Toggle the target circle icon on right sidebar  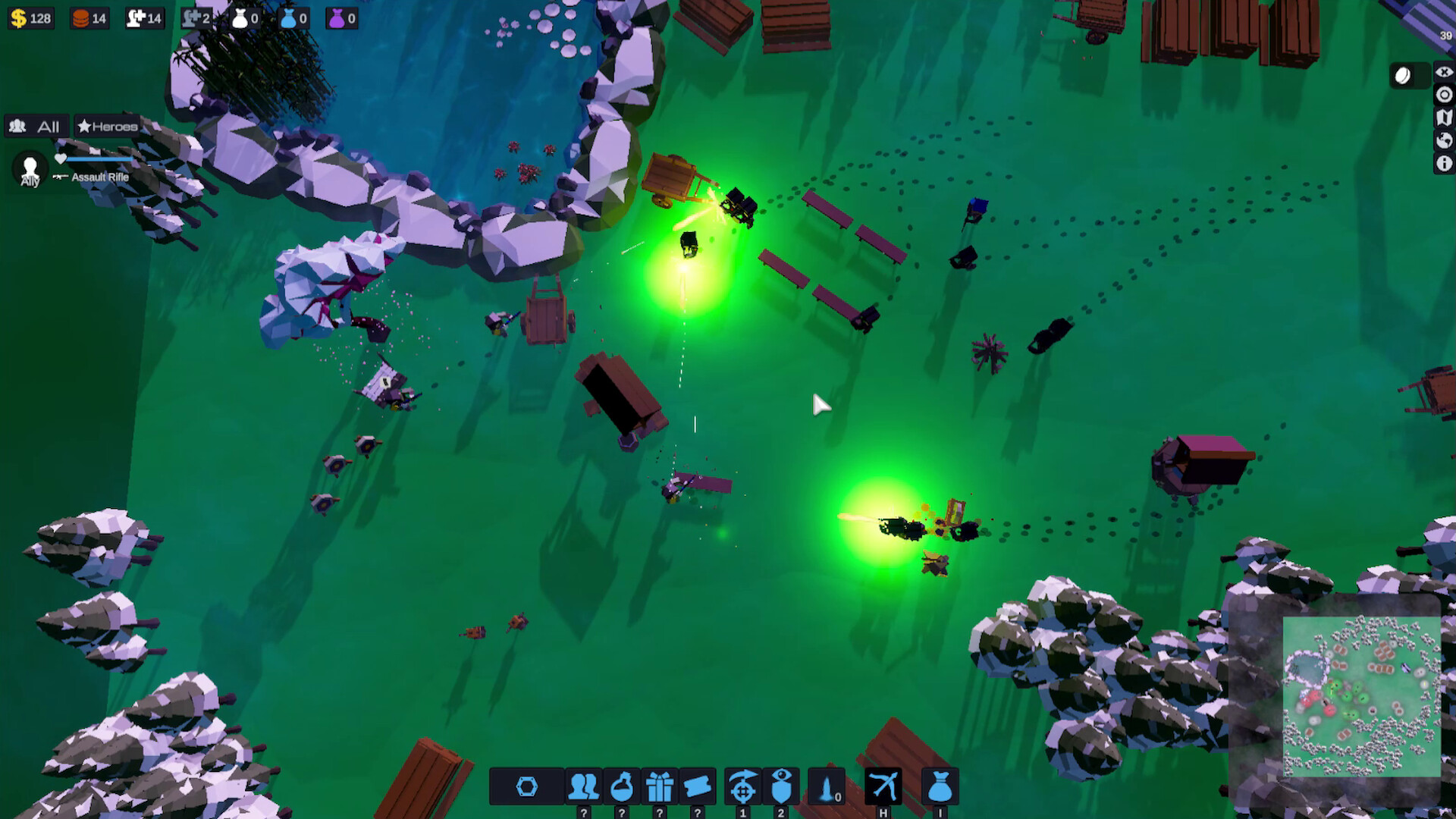(x=1445, y=94)
